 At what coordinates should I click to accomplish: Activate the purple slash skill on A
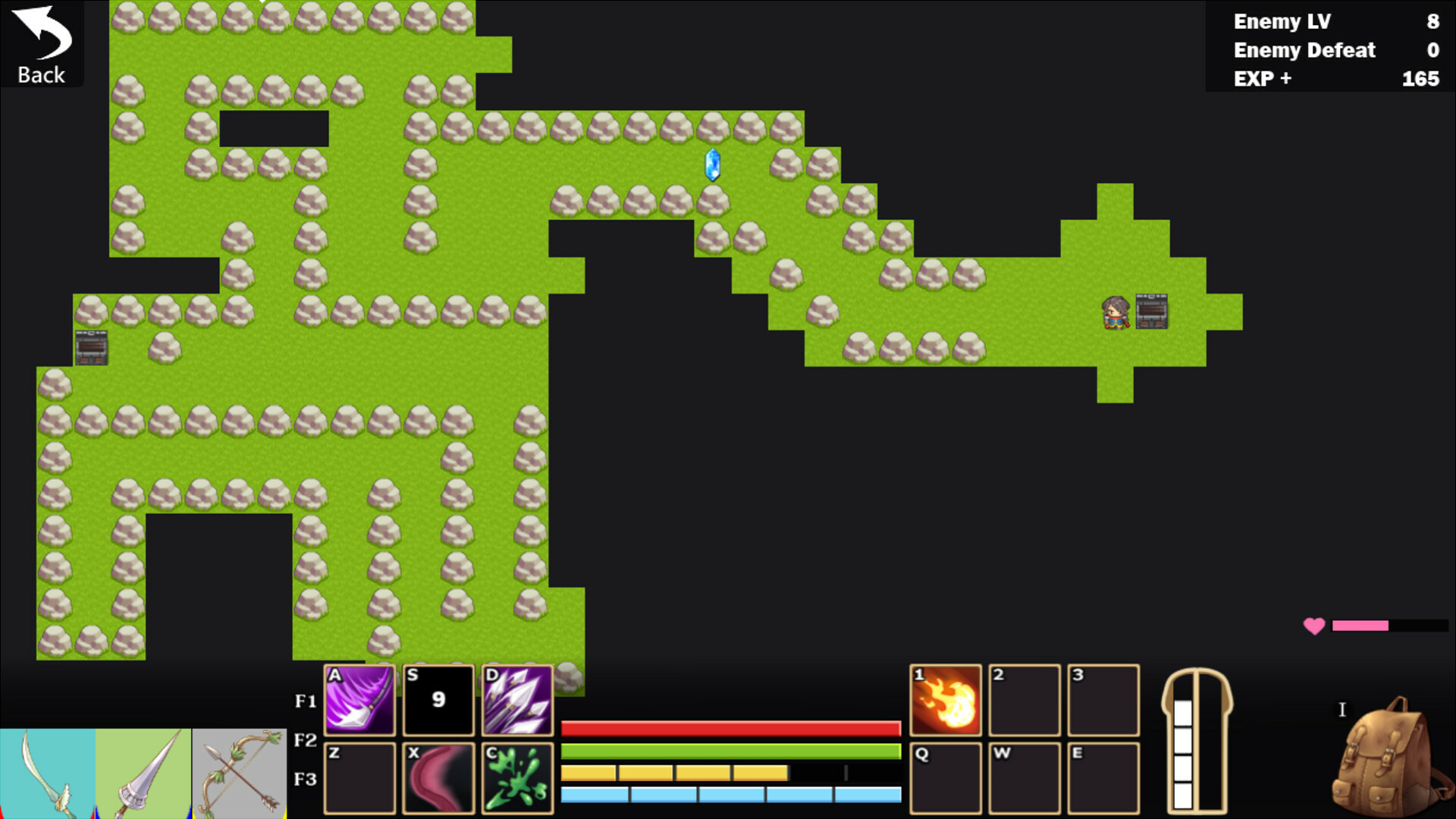coord(359,700)
